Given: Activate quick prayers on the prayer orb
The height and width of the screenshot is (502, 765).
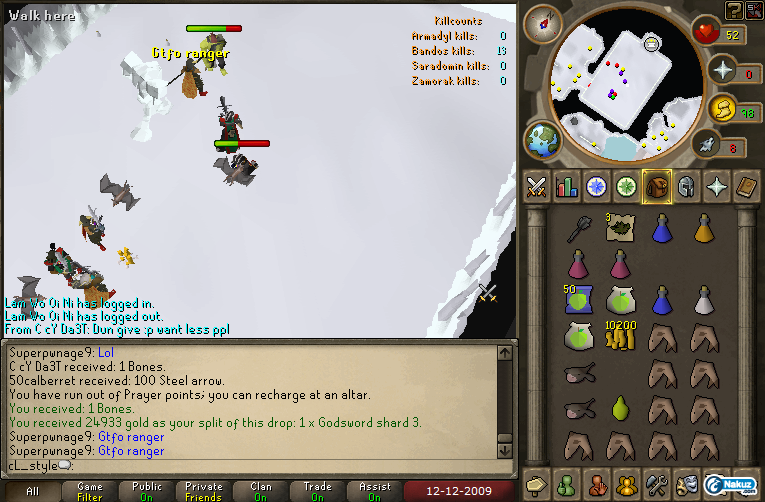Looking at the screenshot, I should [x=722, y=70].
